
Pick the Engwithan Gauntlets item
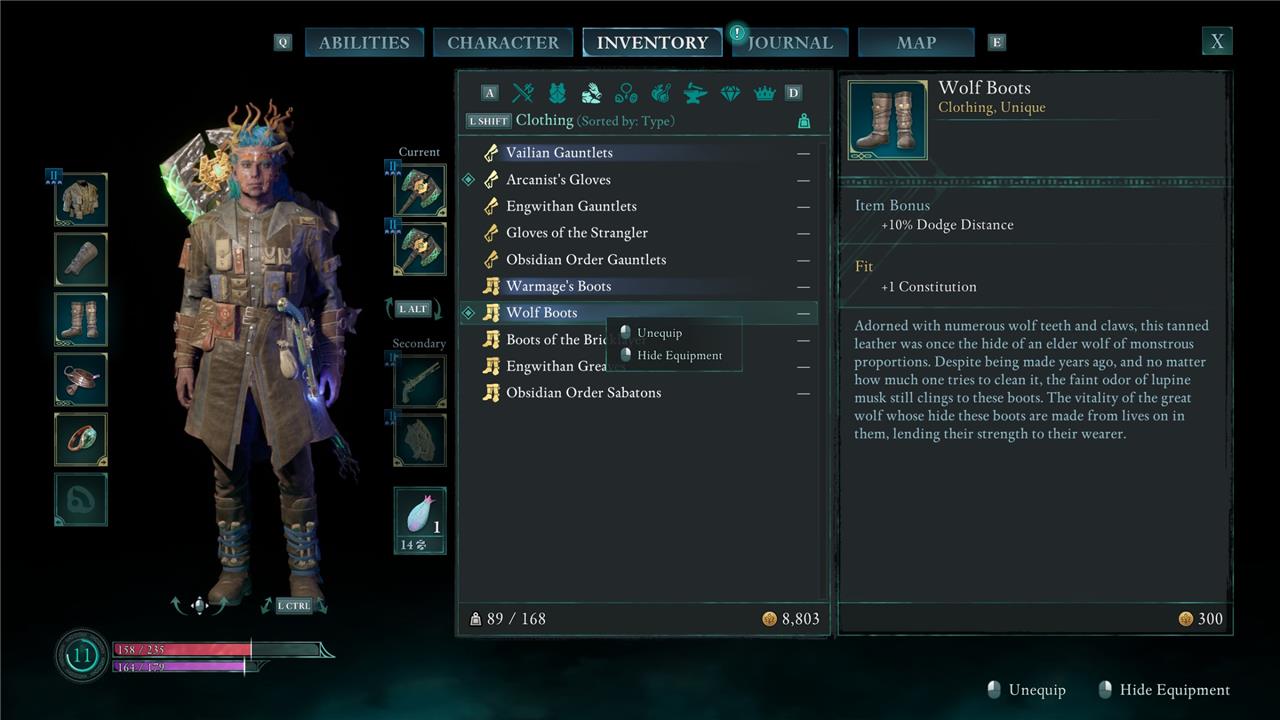tap(571, 206)
